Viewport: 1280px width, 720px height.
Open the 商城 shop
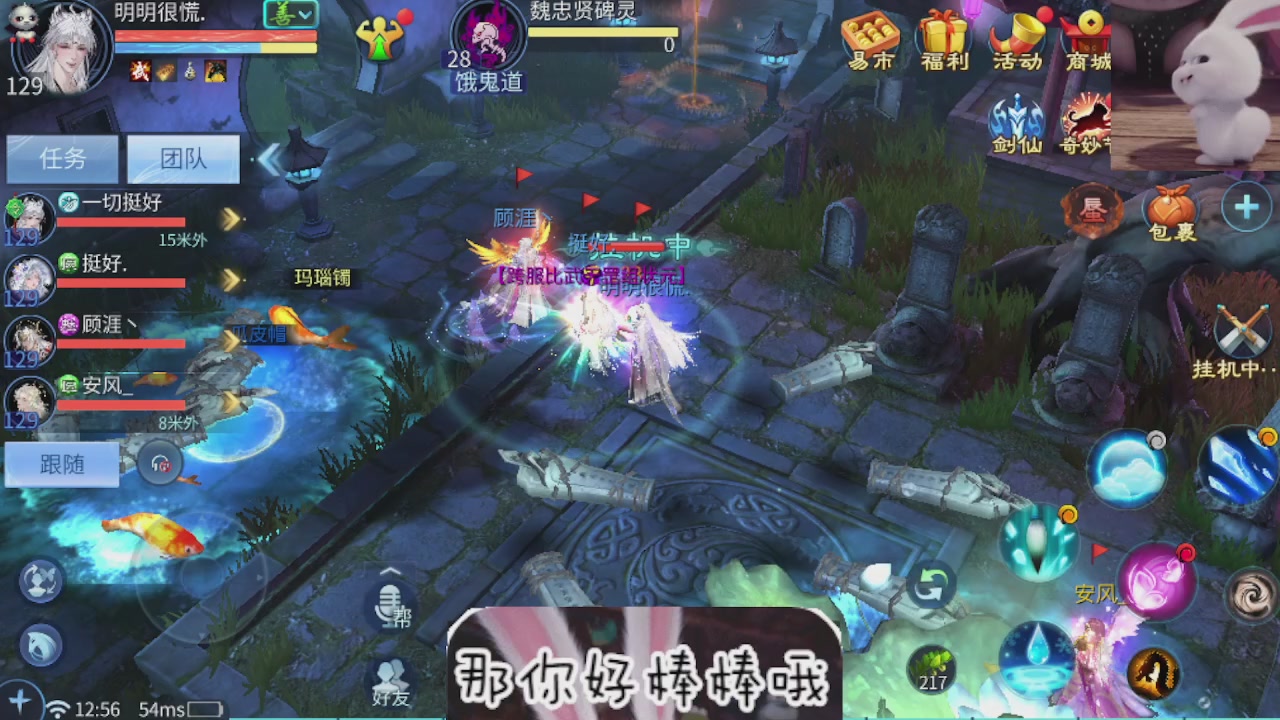pyautogui.click(x=1088, y=40)
